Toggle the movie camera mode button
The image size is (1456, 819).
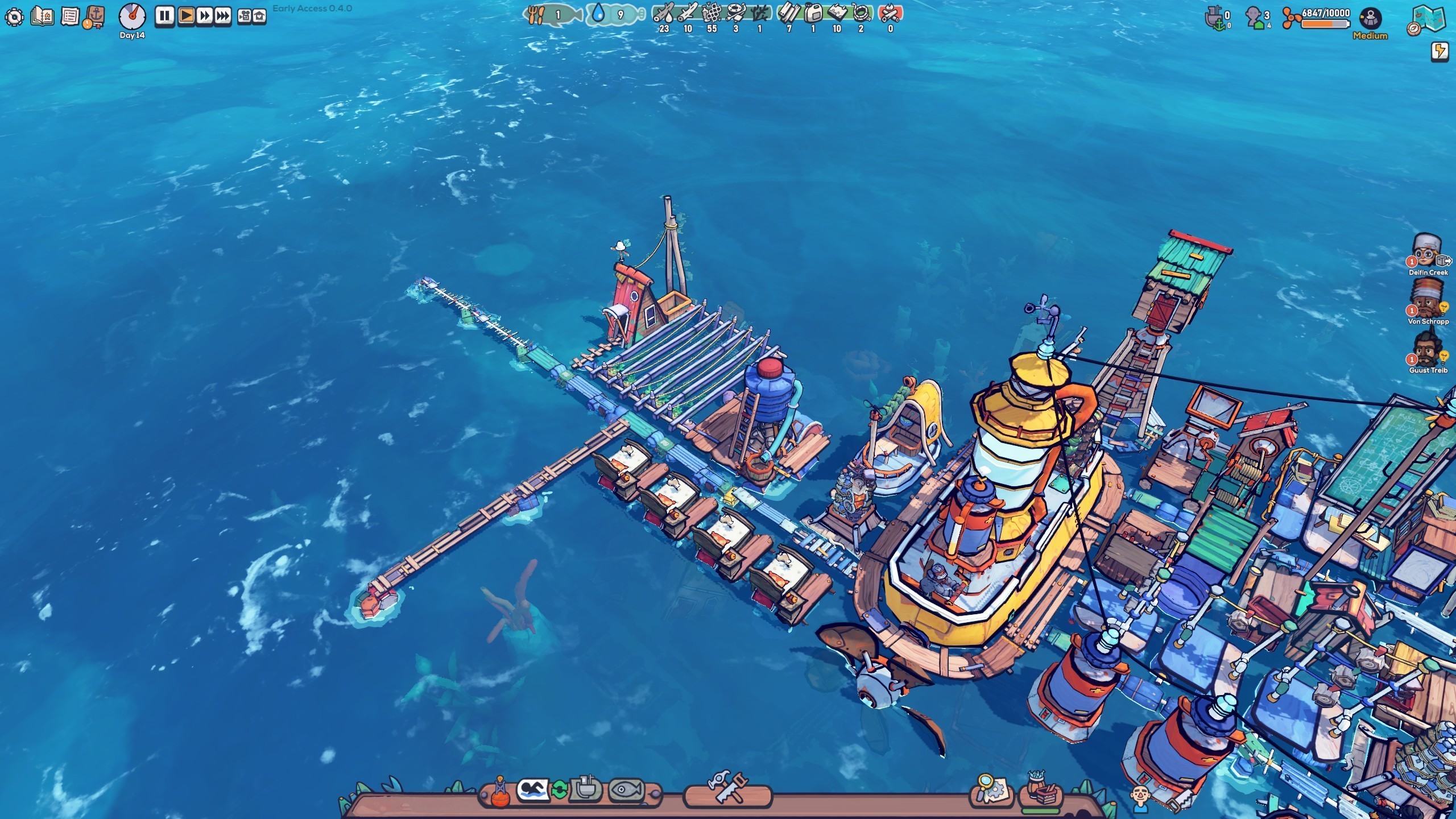point(244,16)
